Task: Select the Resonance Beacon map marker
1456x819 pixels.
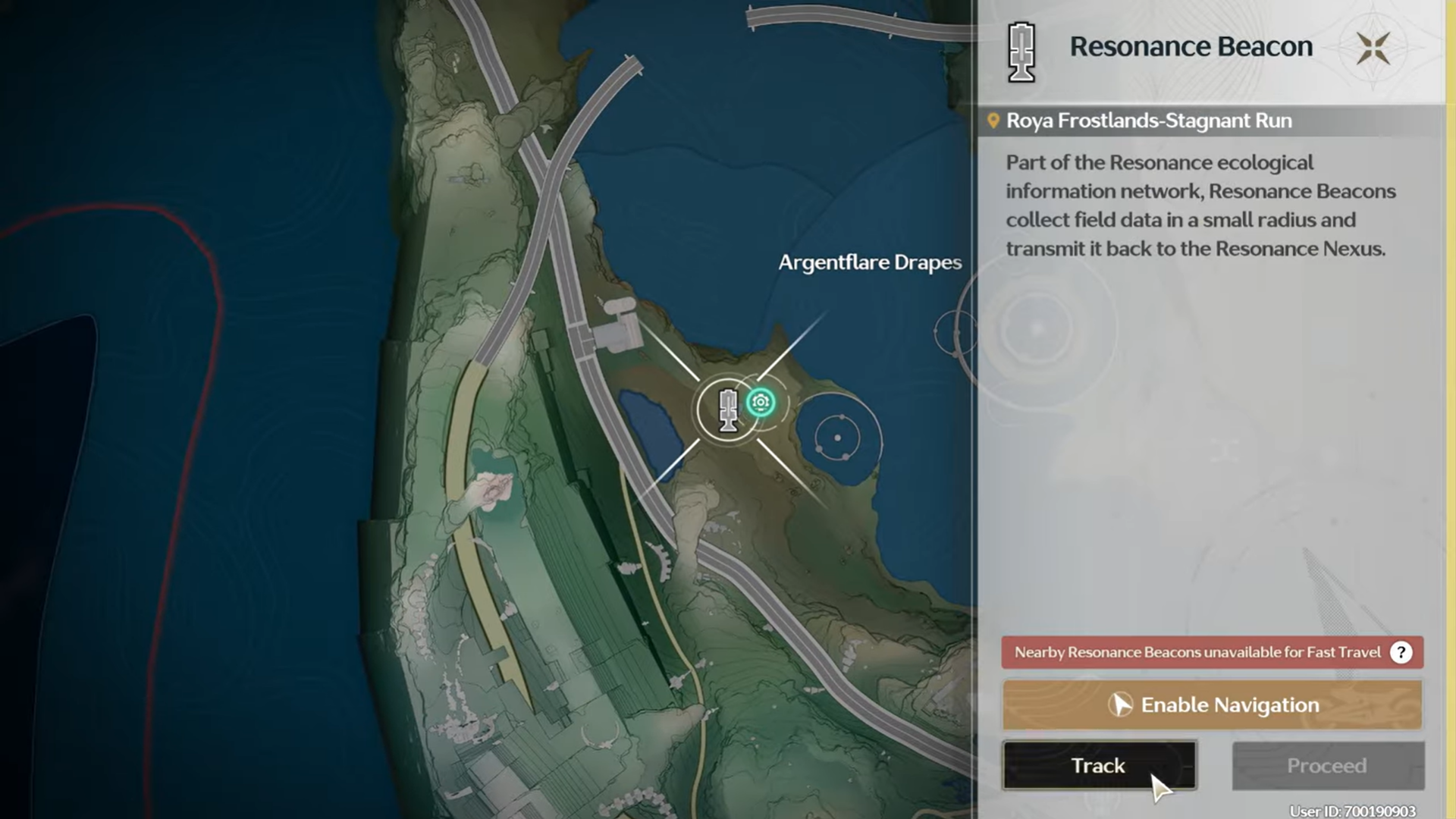Action: 727,410
